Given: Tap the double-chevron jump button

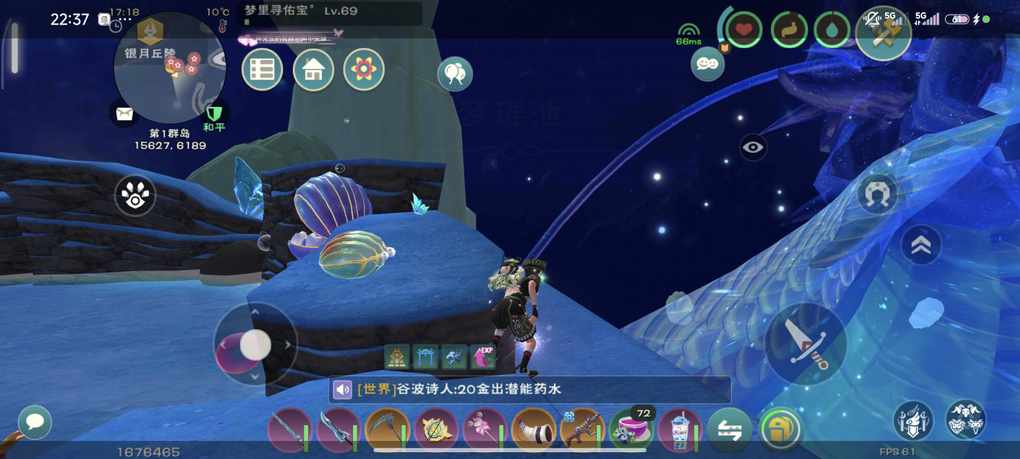Looking at the screenshot, I should point(921,245).
